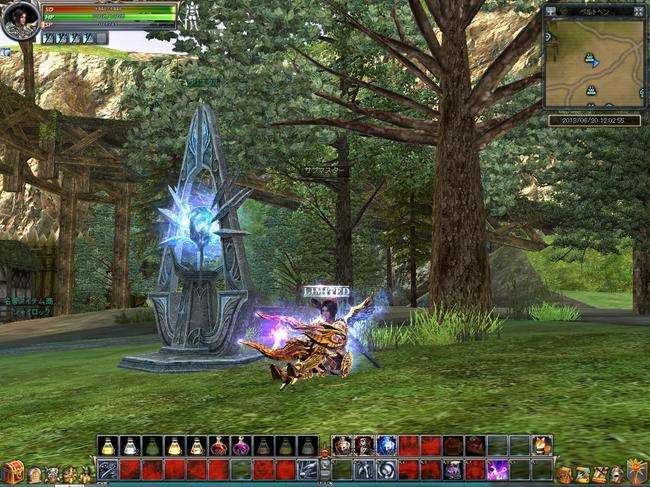650x487 pixels.
Task: Click the minimap's top-left corner button
Action: point(551,11)
